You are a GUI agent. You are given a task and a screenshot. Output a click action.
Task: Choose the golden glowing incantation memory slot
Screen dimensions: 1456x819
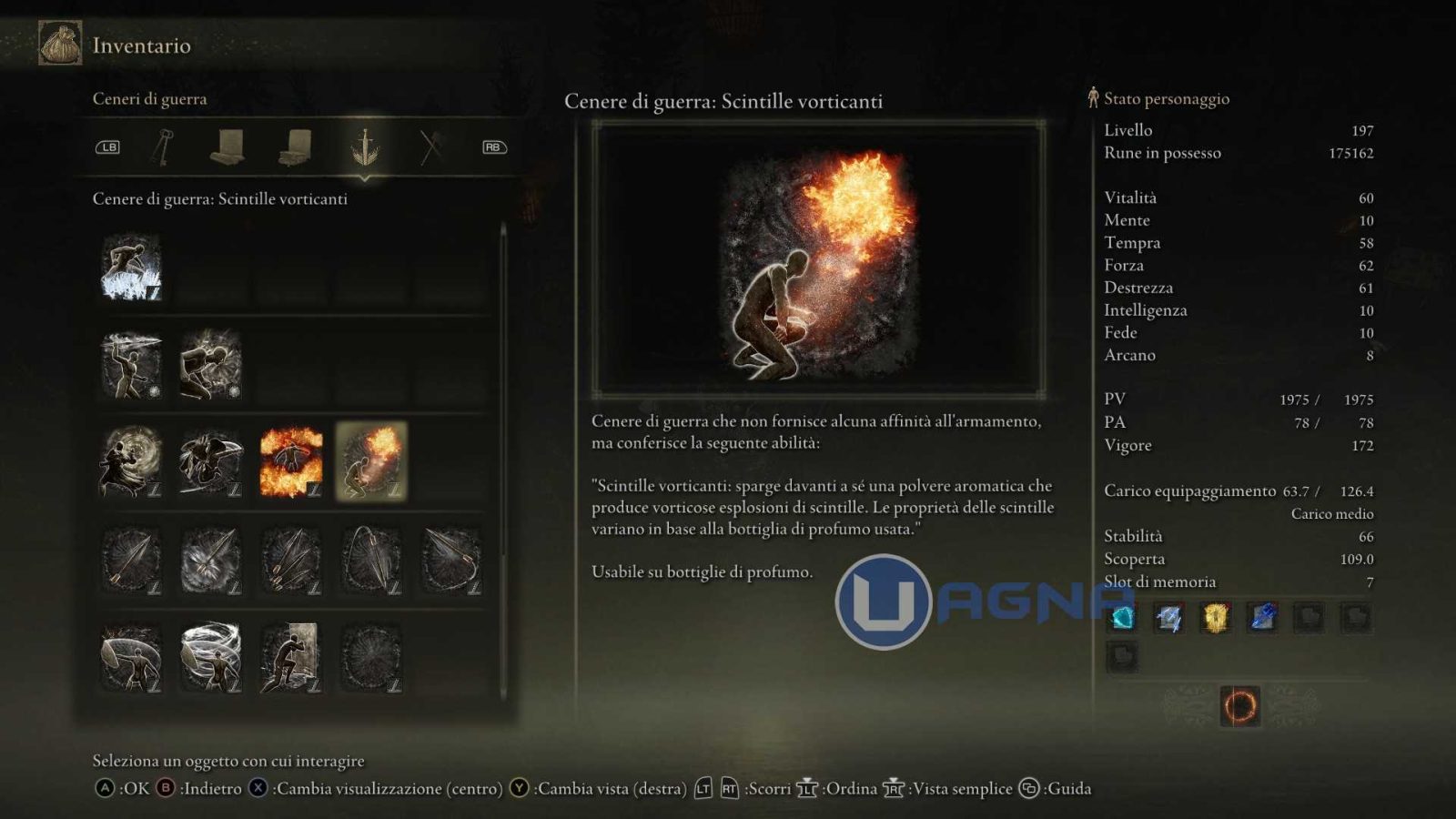[x=1216, y=618]
